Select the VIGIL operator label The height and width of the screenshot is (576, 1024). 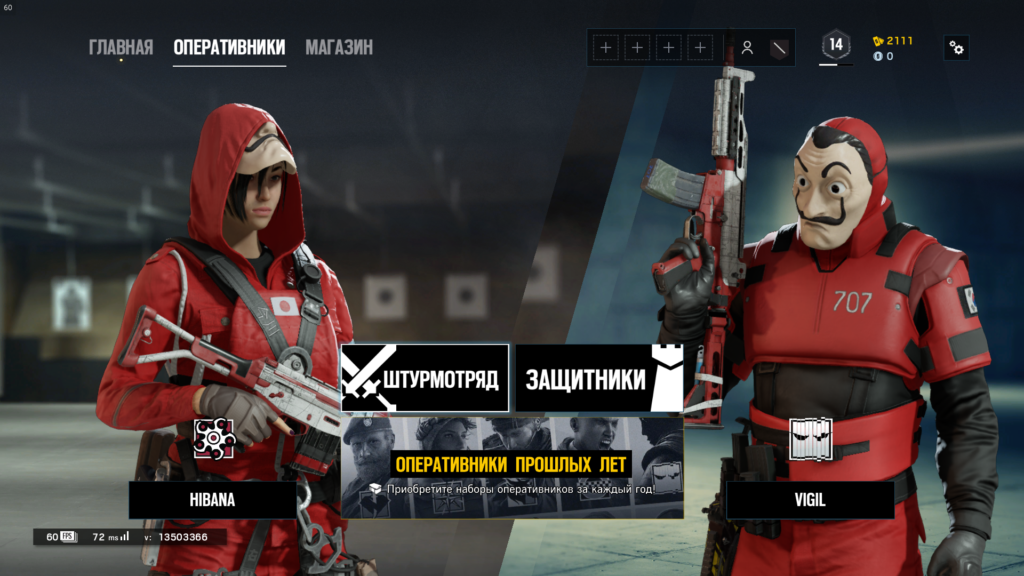[x=810, y=499]
